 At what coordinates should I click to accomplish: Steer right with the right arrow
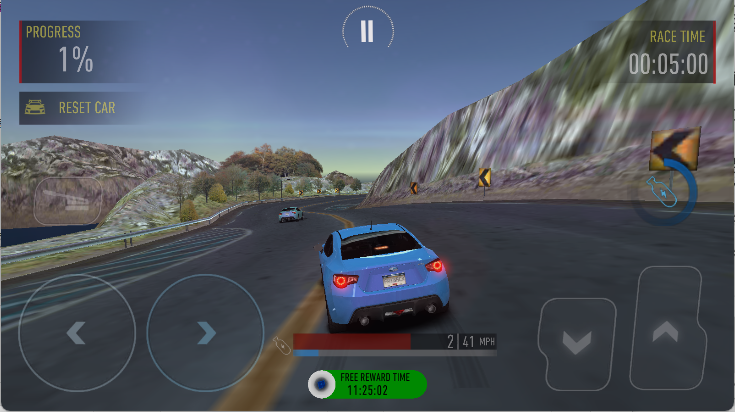pyautogui.click(x=205, y=332)
